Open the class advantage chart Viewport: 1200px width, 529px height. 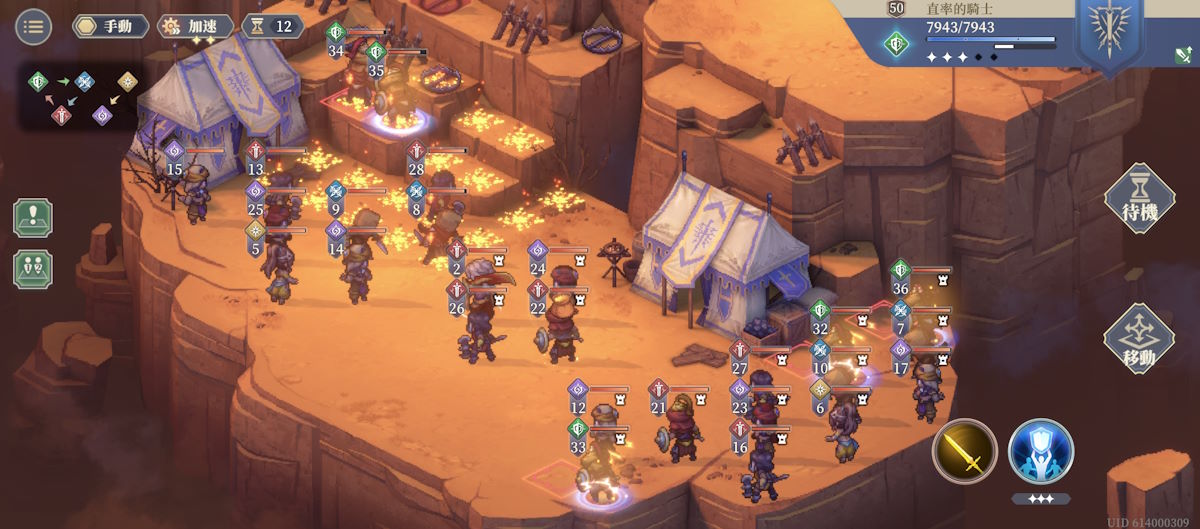pyautogui.click(x=83, y=97)
